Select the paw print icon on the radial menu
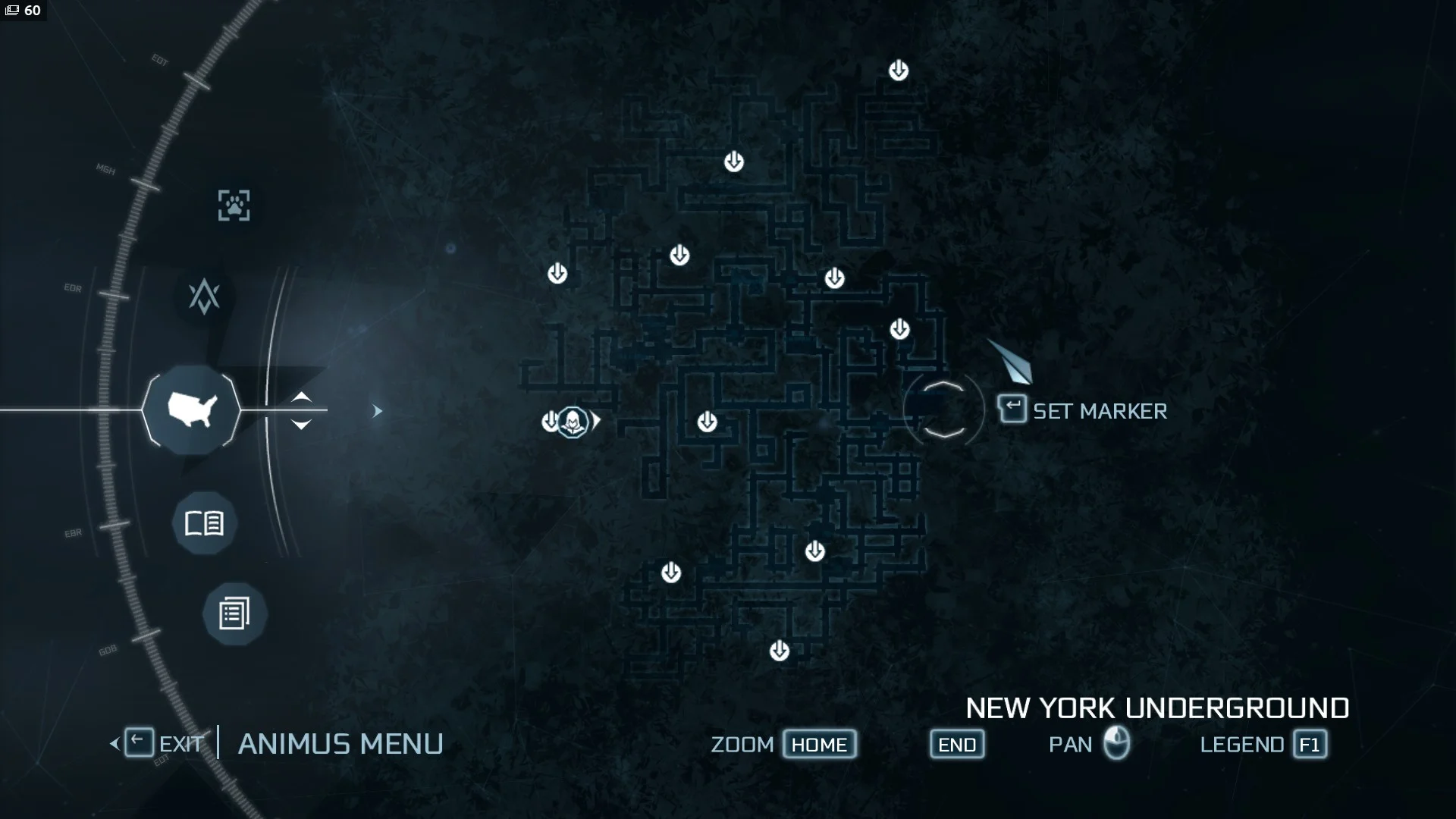 tap(236, 205)
